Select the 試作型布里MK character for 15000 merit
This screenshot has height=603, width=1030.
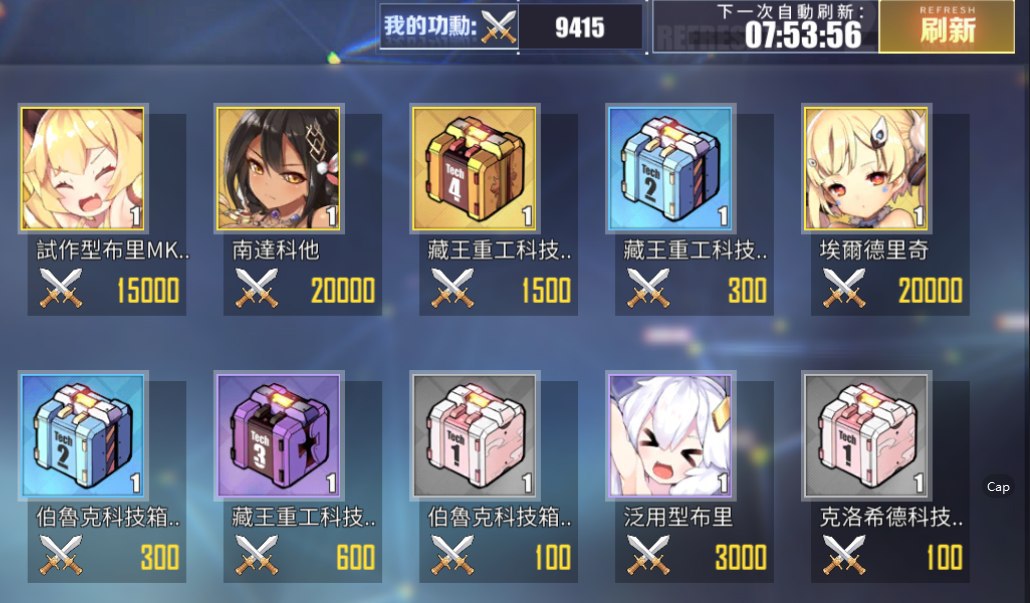82,169
